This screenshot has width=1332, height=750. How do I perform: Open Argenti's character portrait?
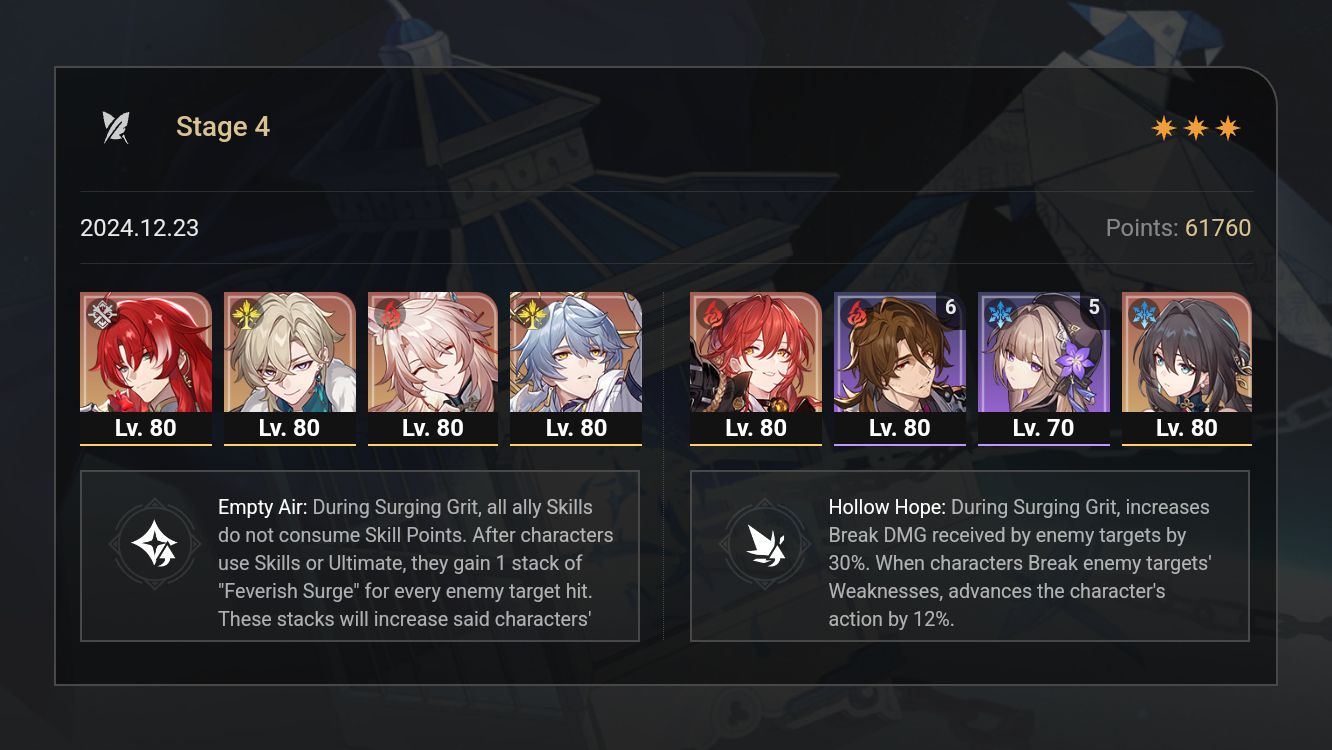point(146,355)
